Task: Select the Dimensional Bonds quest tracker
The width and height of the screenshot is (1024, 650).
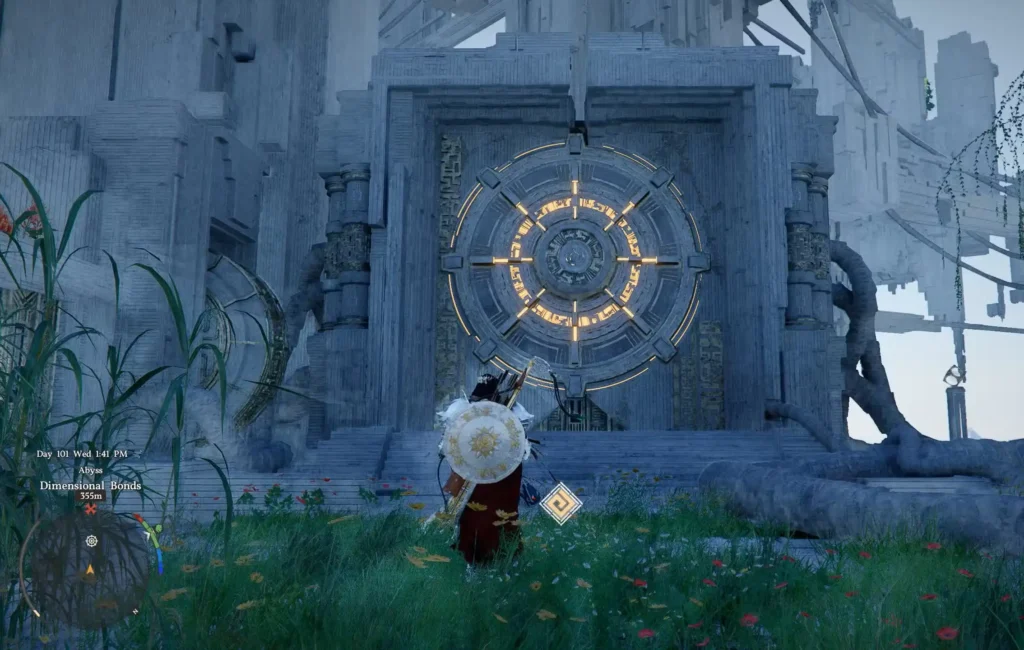Action: coord(90,486)
